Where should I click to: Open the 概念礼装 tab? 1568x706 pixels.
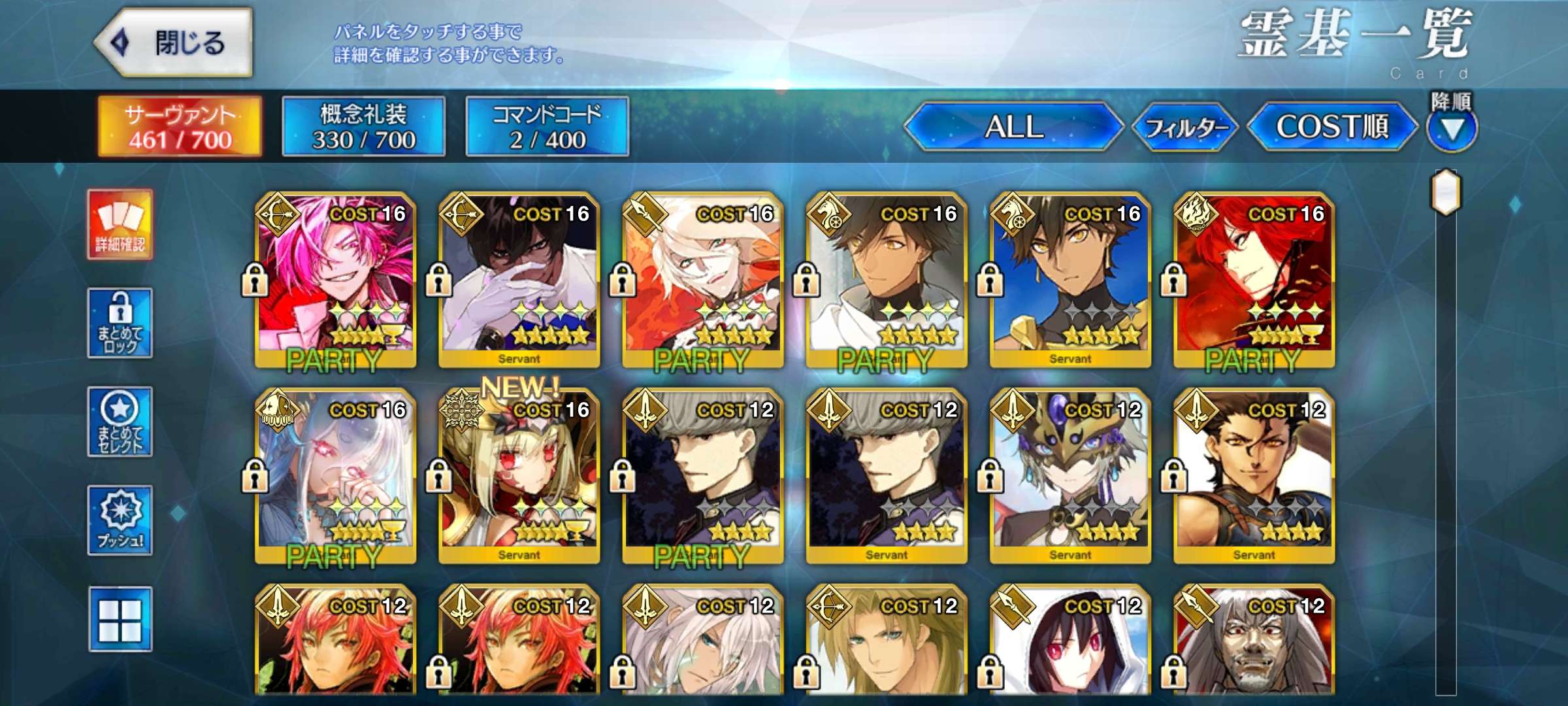click(363, 126)
